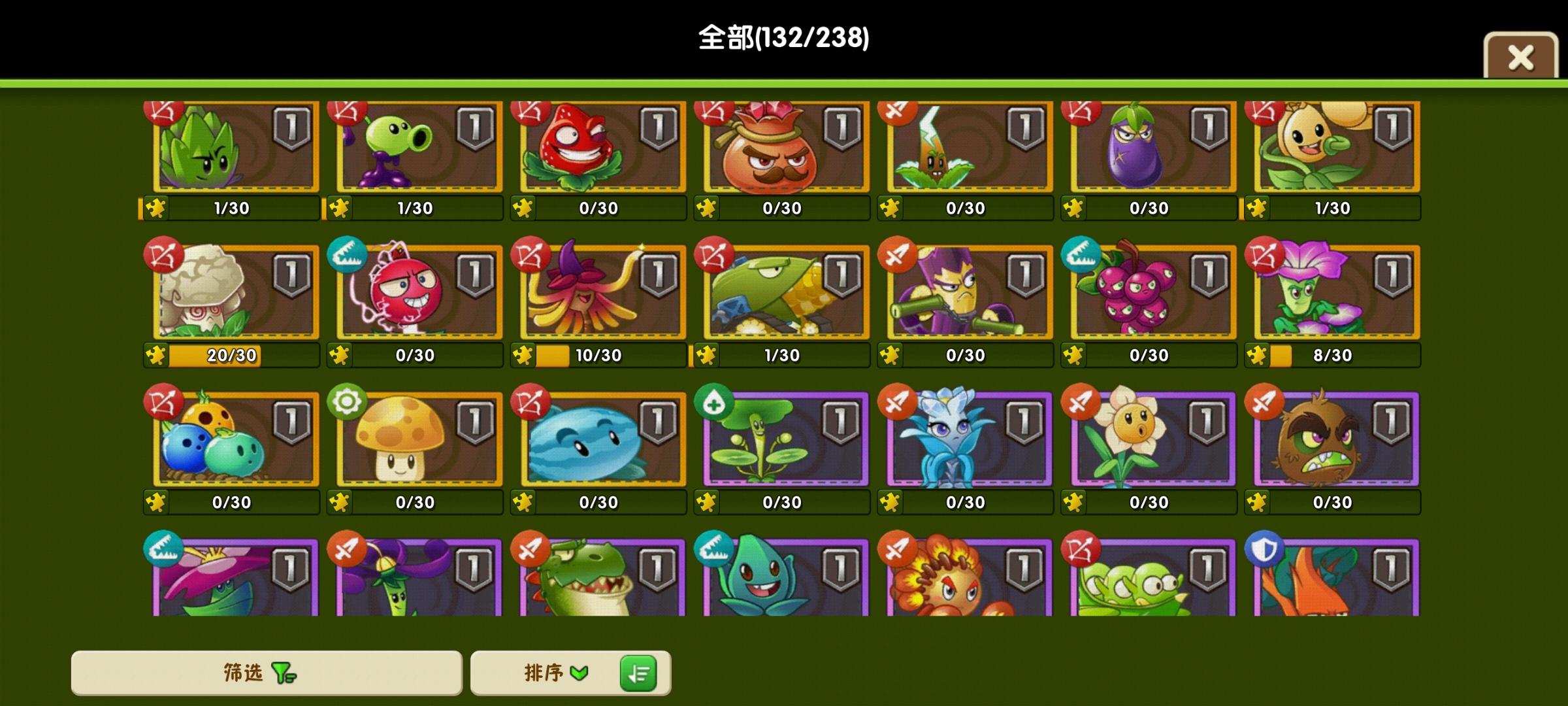Select the strawberry plant card
Screen dimensions: 1568x706
tap(598, 147)
